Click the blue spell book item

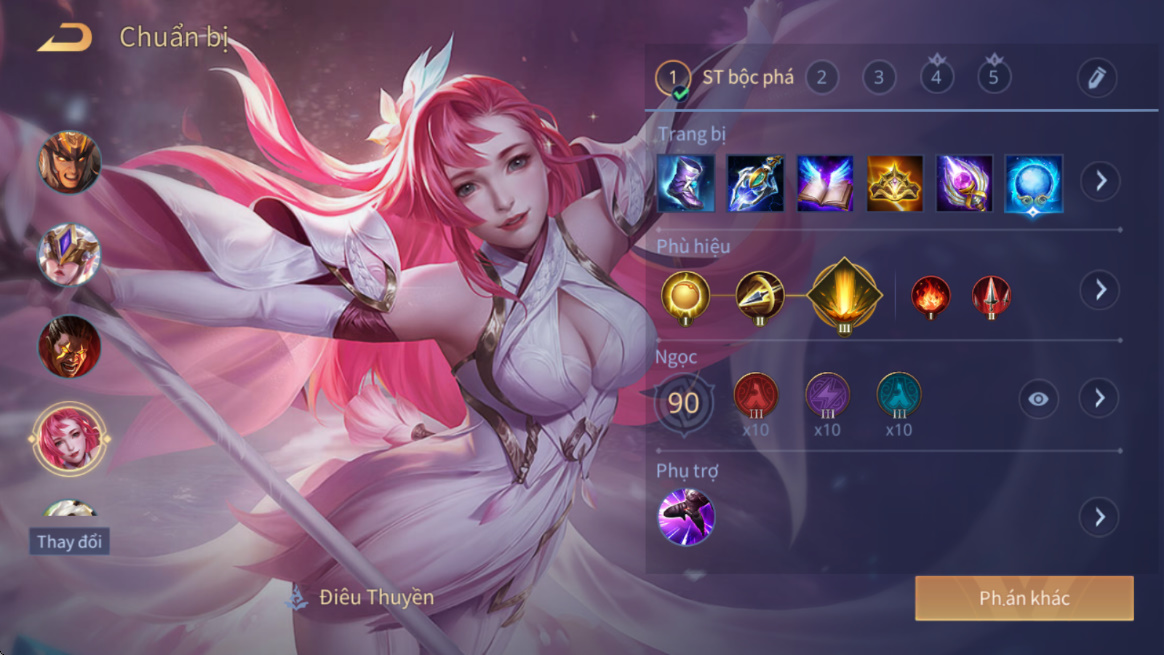(825, 183)
